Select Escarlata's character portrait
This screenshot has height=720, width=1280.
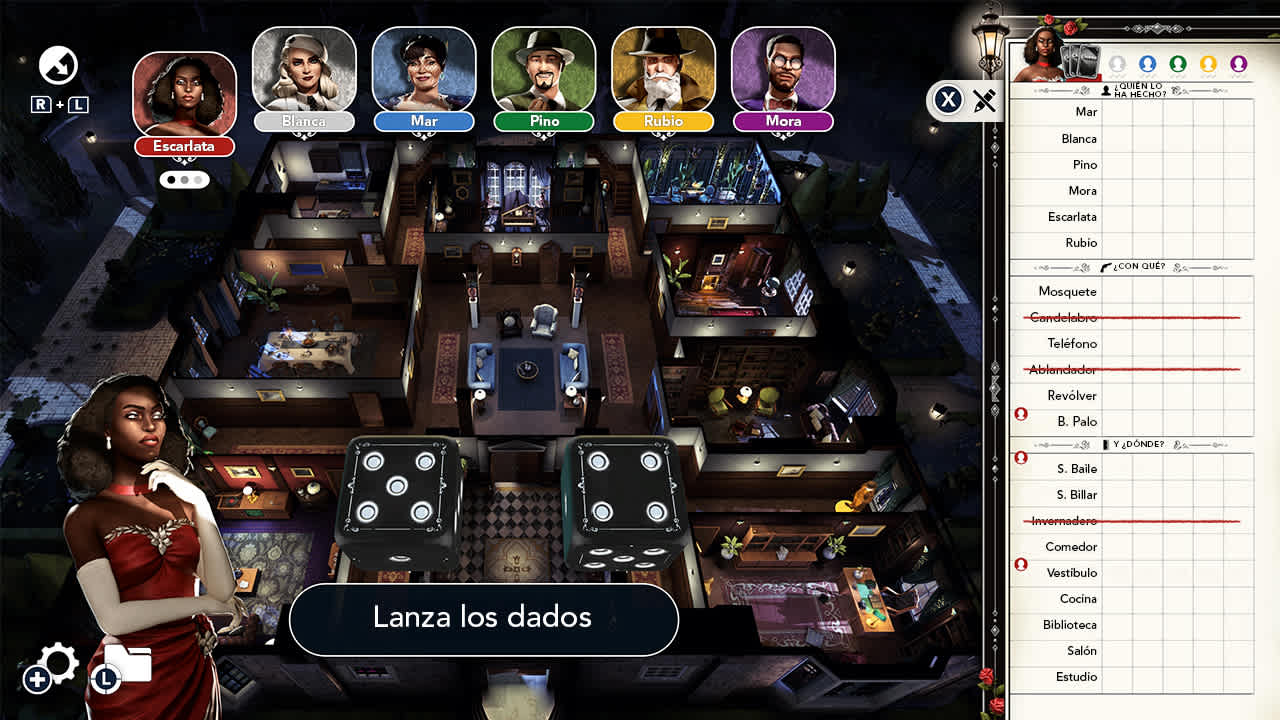click(183, 92)
